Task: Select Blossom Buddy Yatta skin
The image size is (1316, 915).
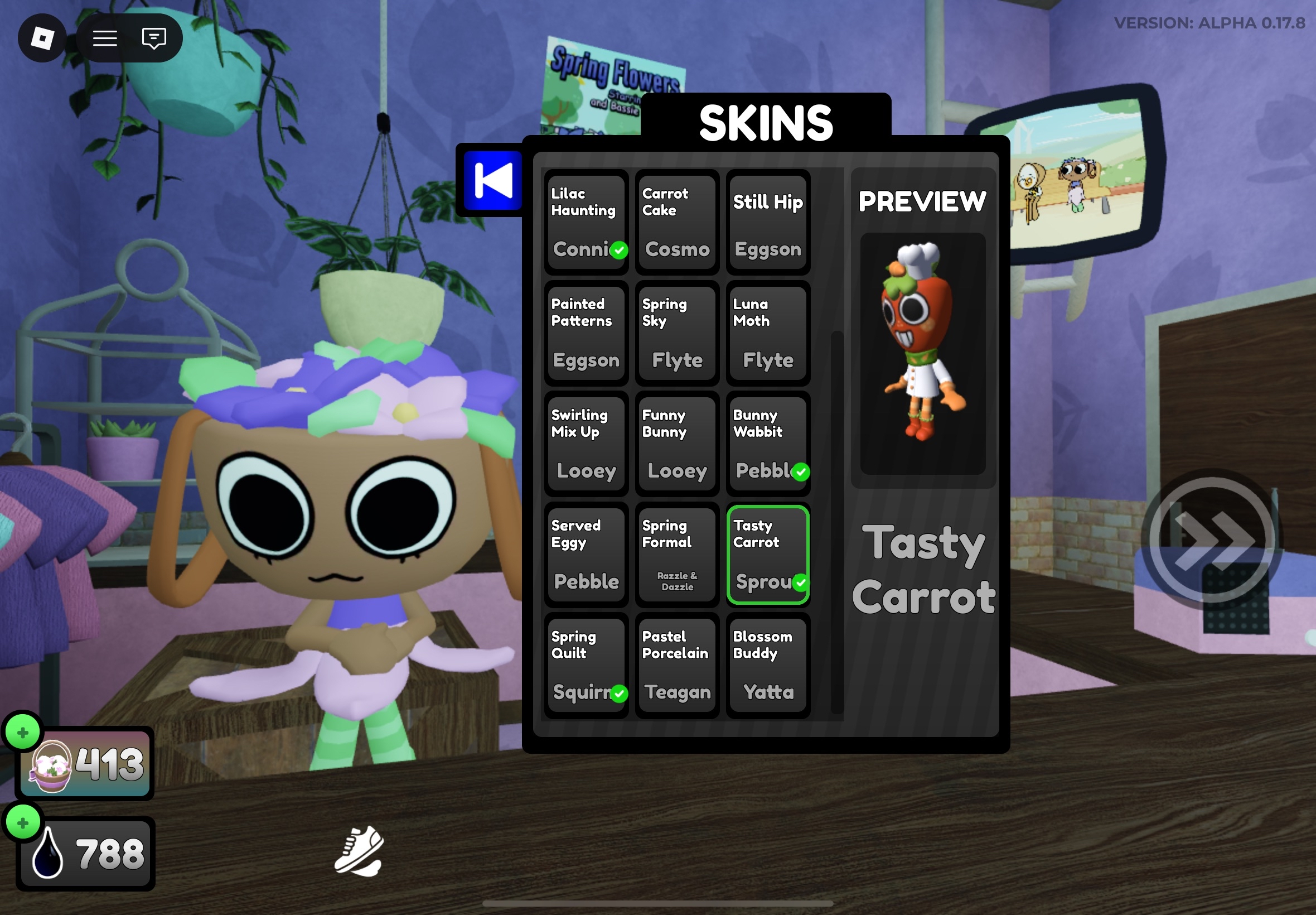Action: pyautogui.click(x=767, y=664)
